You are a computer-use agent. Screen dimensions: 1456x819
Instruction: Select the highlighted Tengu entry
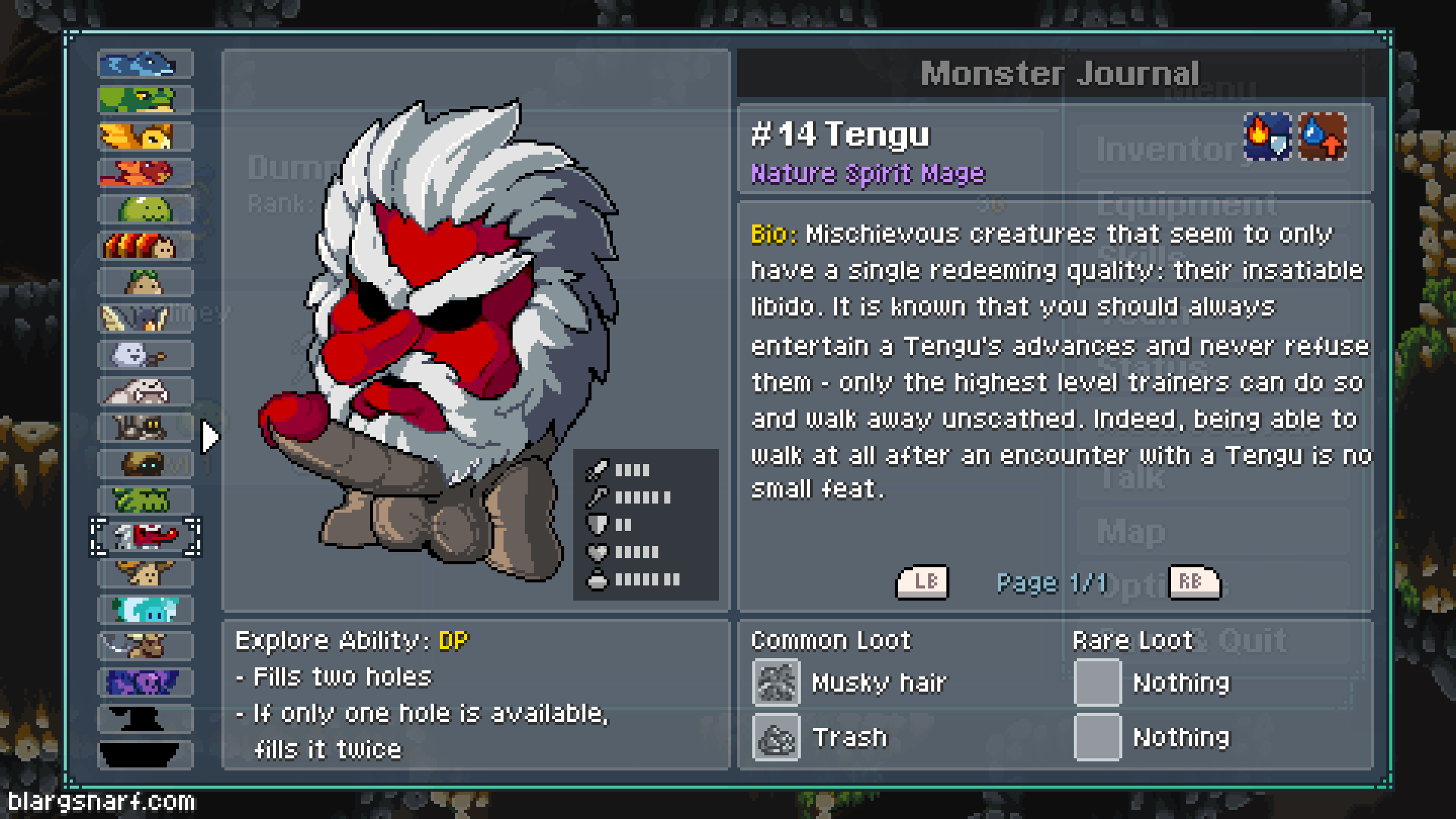coord(145,537)
